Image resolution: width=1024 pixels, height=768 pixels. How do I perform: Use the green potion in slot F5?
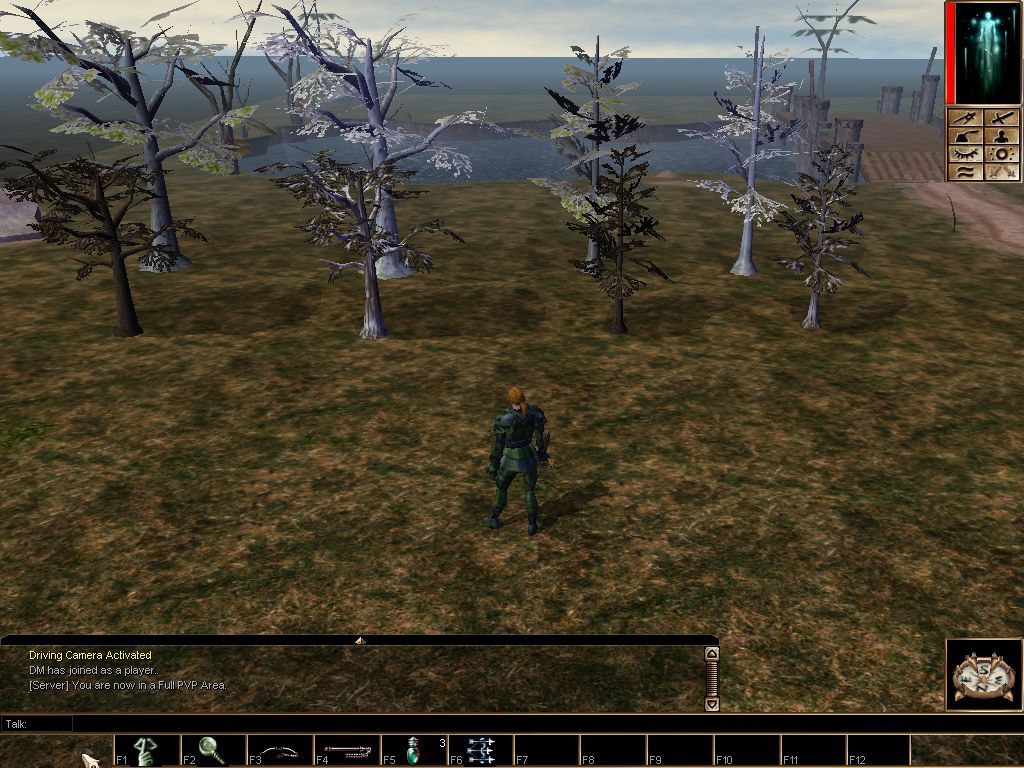click(413, 750)
